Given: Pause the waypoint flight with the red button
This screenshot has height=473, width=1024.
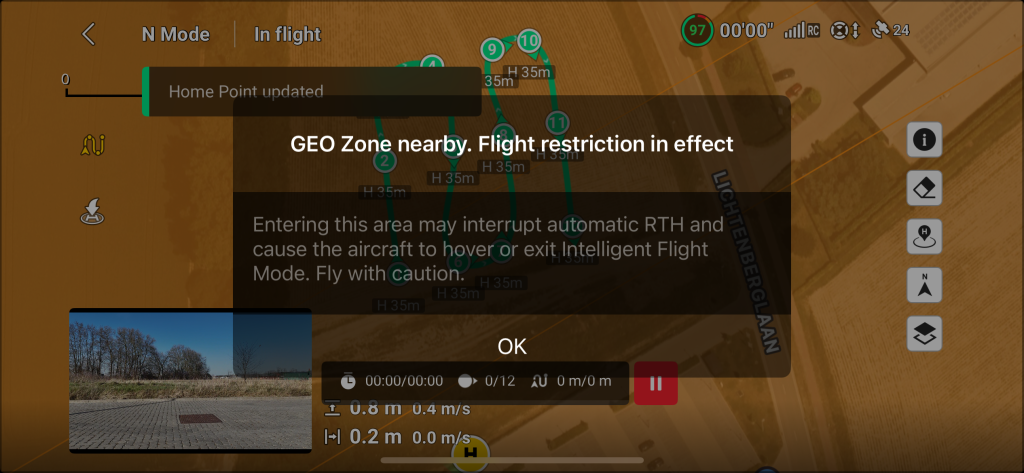Looking at the screenshot, I should (x=656, y=383).
